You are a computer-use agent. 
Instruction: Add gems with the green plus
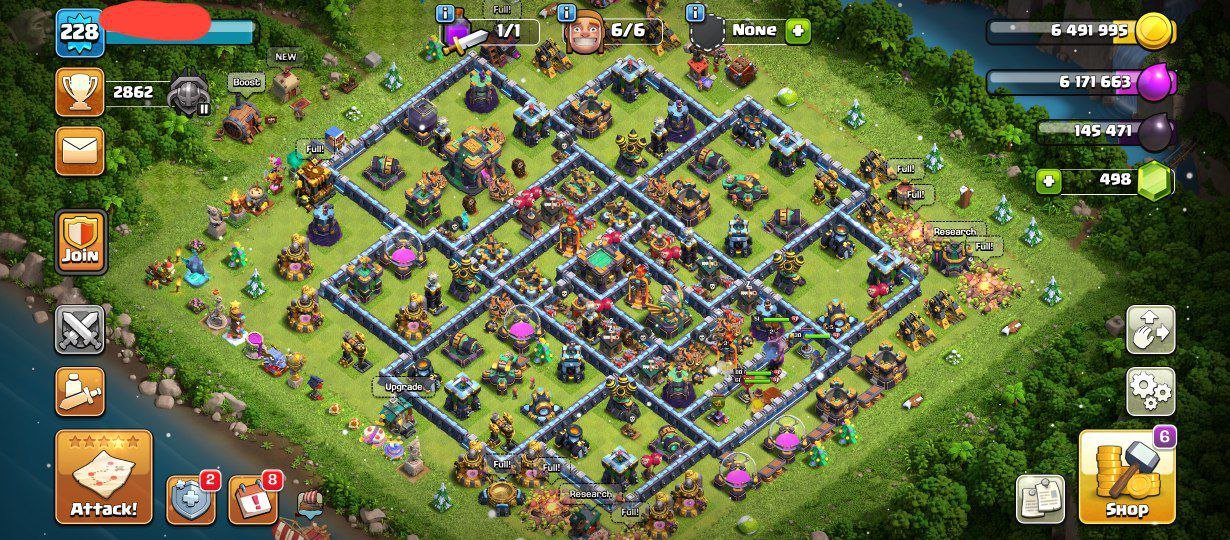coord(1049,181)
